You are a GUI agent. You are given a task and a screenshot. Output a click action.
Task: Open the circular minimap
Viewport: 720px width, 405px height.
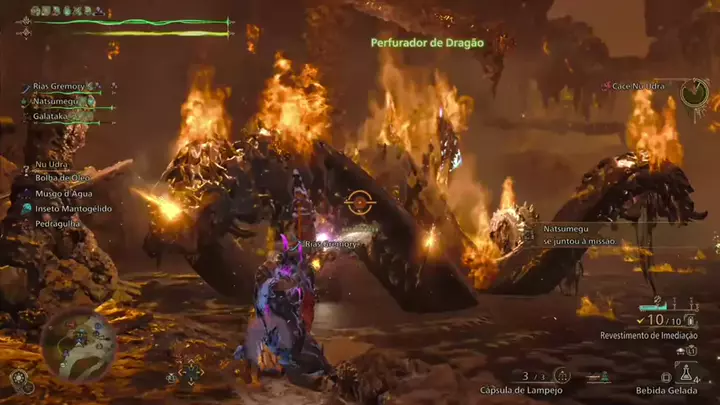pos(78,345)
